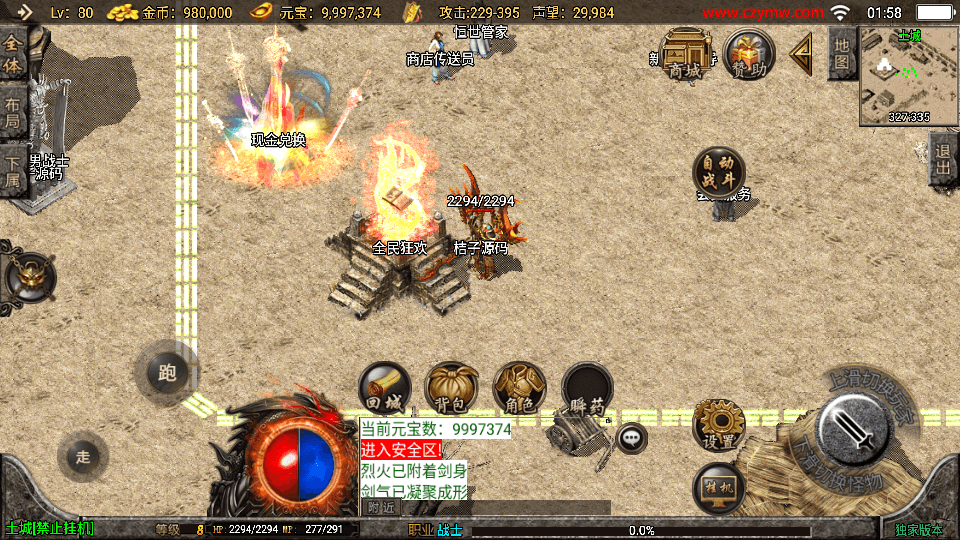This screenshot has height=540, width=960.
Task: Use the 瞬药 instant potion slot
Action: point(587,389)
